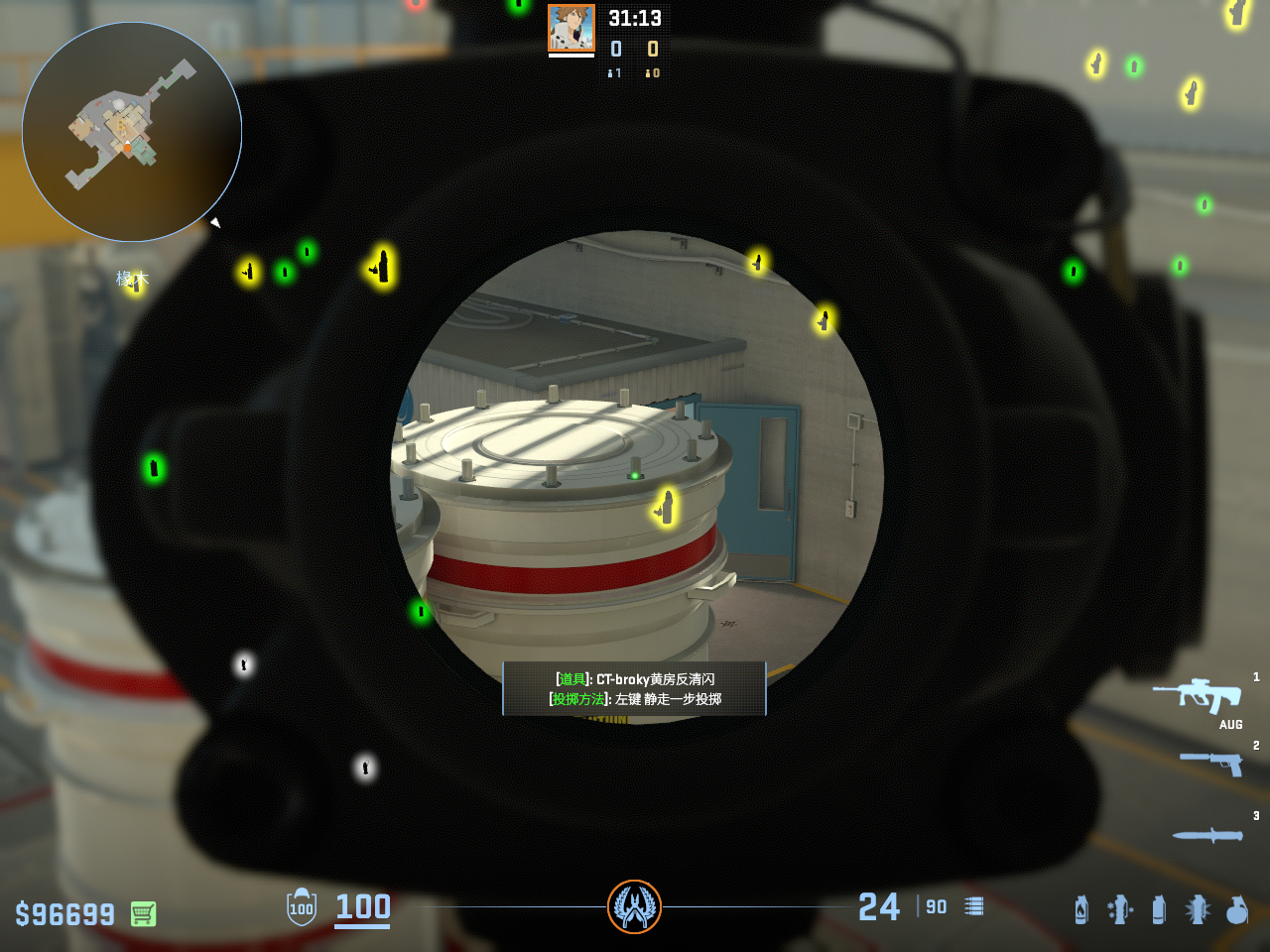Select the AUG rifle weapon slot
This screenshot has width=1270, height=952.
point(1198,695)
